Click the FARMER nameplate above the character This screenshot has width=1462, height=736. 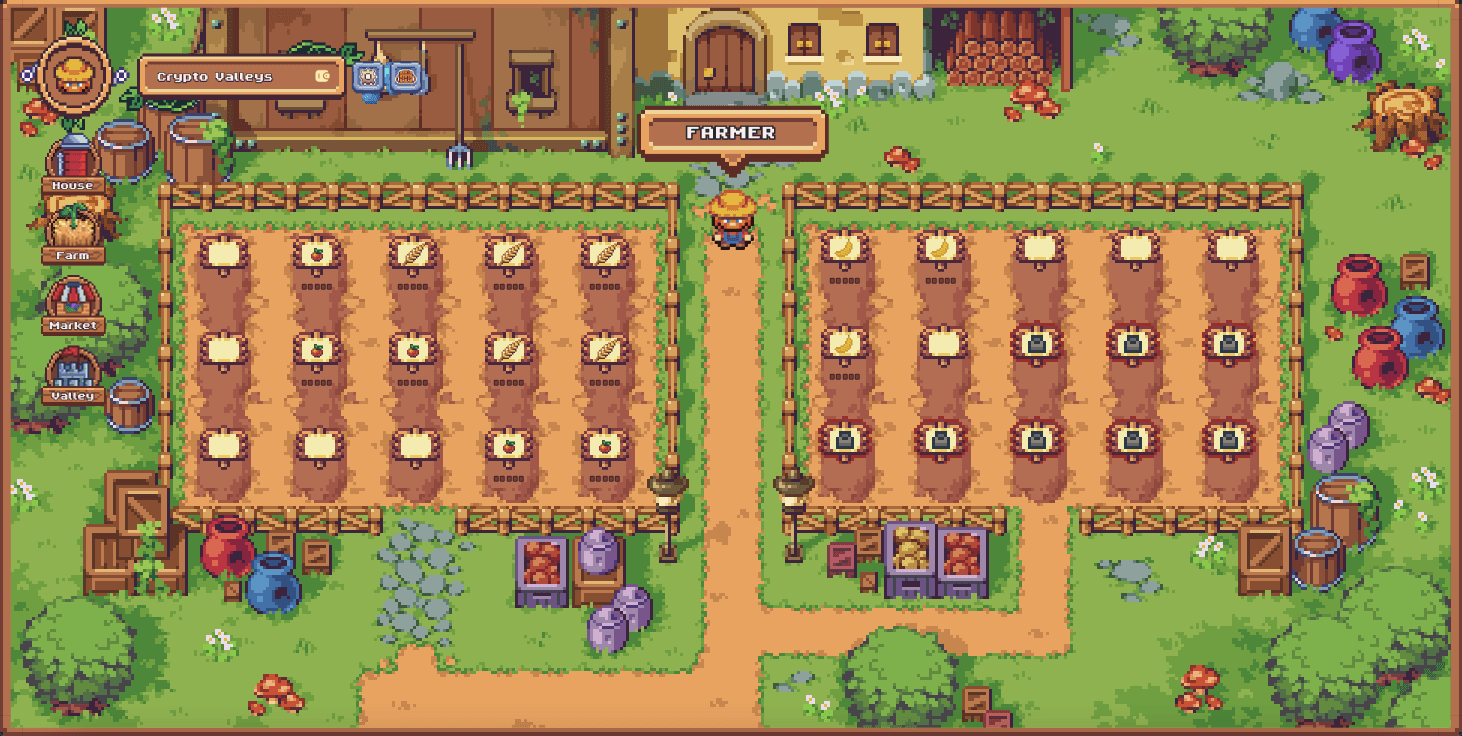733,131
